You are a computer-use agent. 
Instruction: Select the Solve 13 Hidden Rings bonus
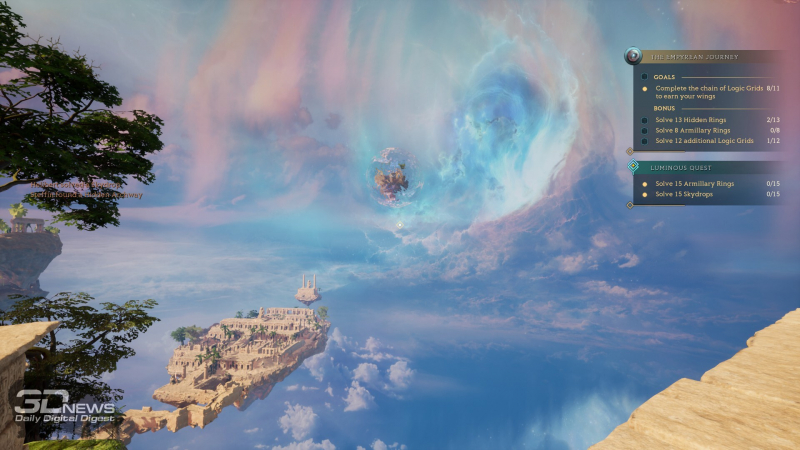[690, 120]
